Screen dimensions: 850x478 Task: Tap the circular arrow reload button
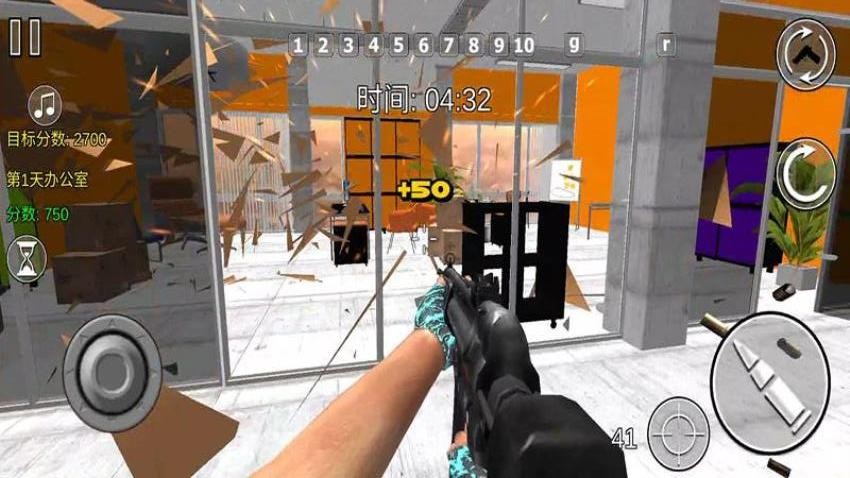[x=805, y=173]
